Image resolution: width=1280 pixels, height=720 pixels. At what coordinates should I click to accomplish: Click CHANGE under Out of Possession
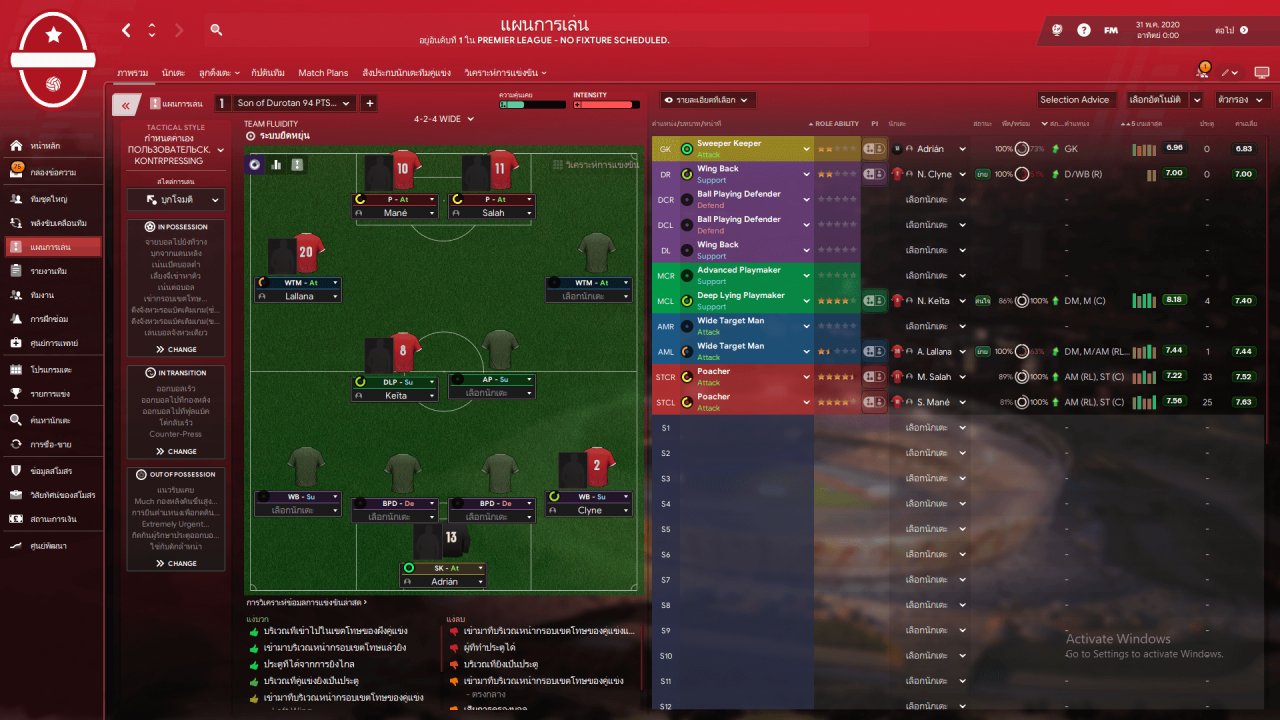(x=176, y=563)
